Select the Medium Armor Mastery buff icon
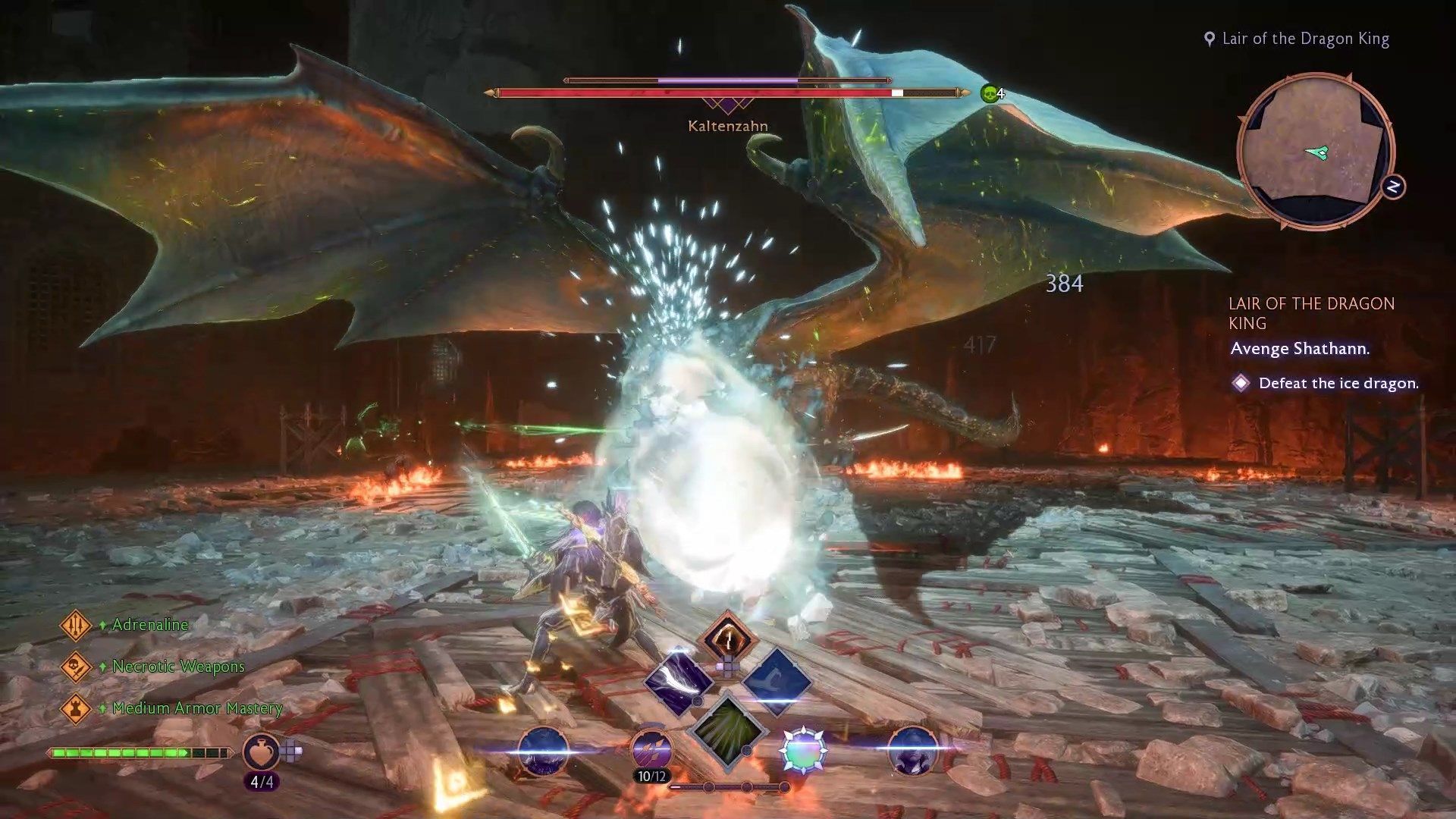The width and height of the screenshot is (1456, 819). (x=75, y=709)
